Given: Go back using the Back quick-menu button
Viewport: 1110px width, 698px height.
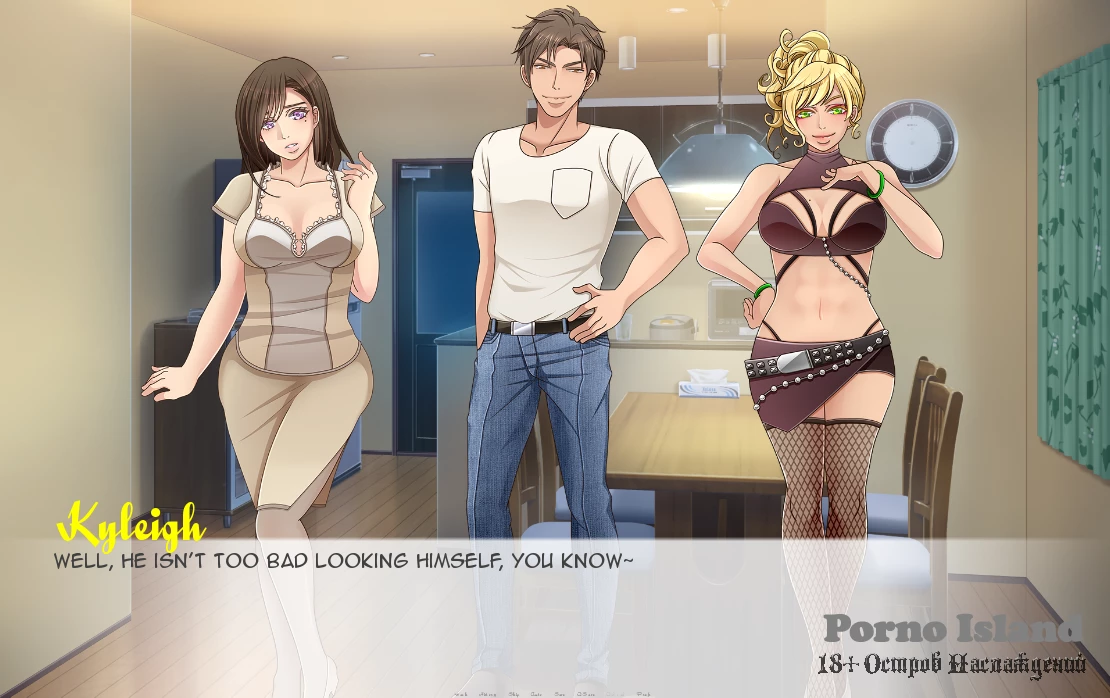Looking at the screenshot, I should click(461, 694).
